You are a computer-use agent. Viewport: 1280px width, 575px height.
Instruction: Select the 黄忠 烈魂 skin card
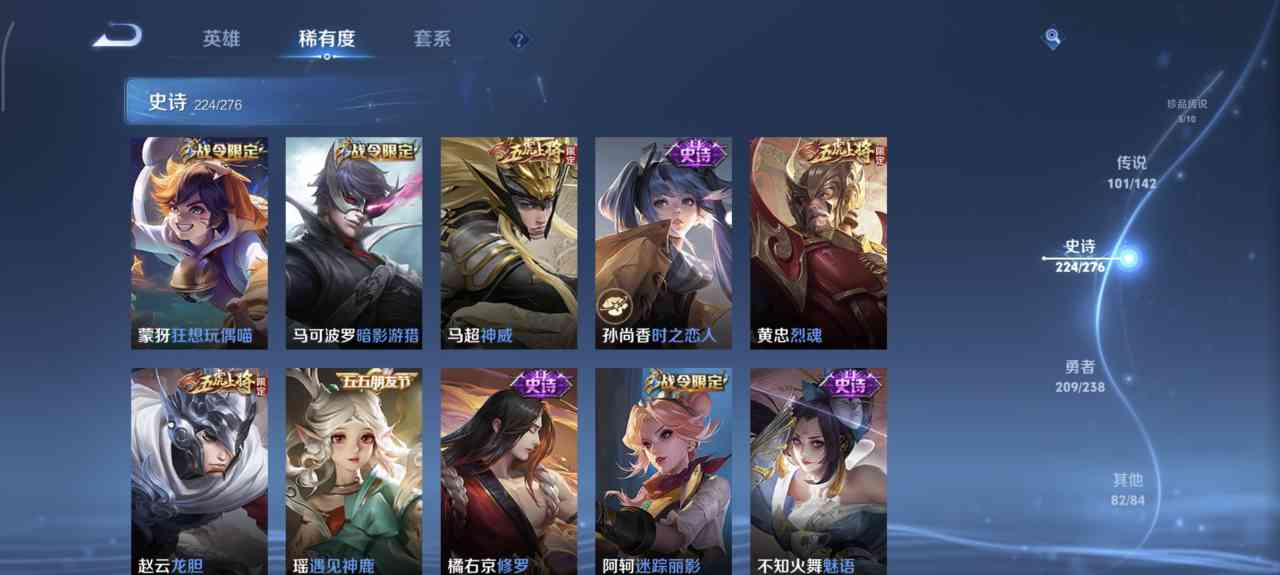818,243
